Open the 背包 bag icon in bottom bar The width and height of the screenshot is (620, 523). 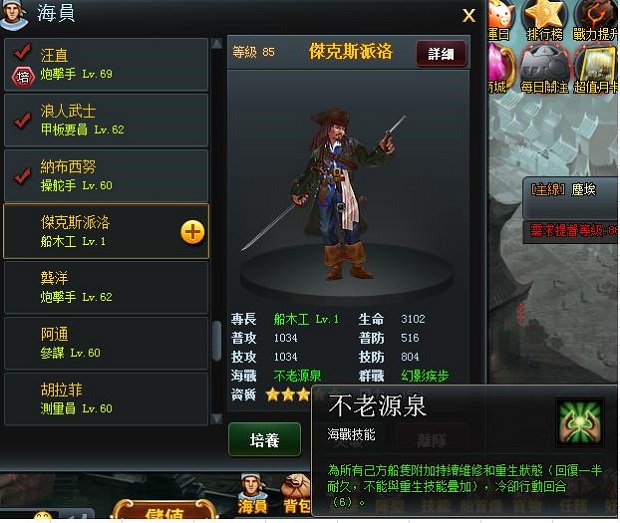point(297,494)
